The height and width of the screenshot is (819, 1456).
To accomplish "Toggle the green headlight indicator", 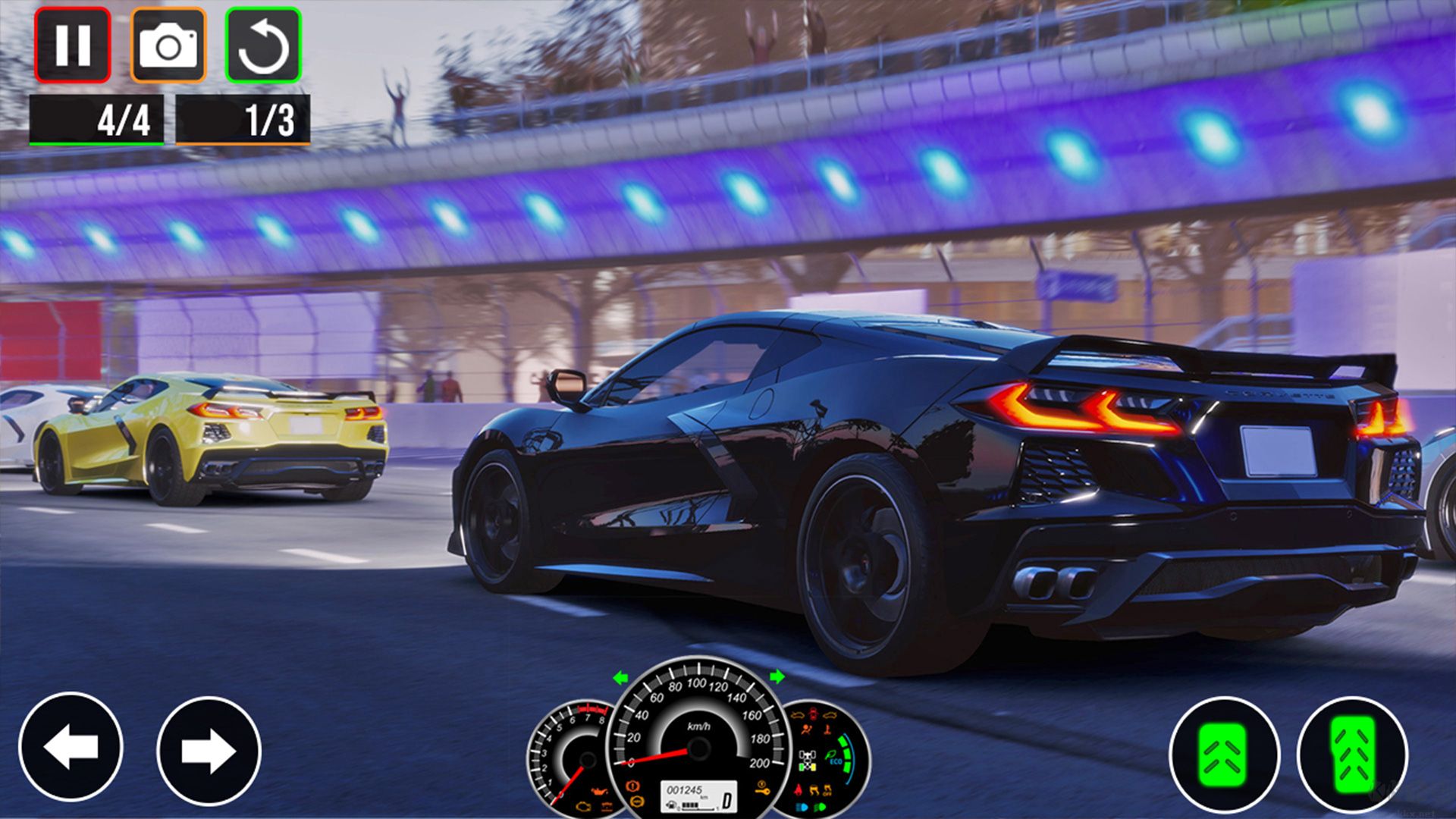I will click(820, 808).
